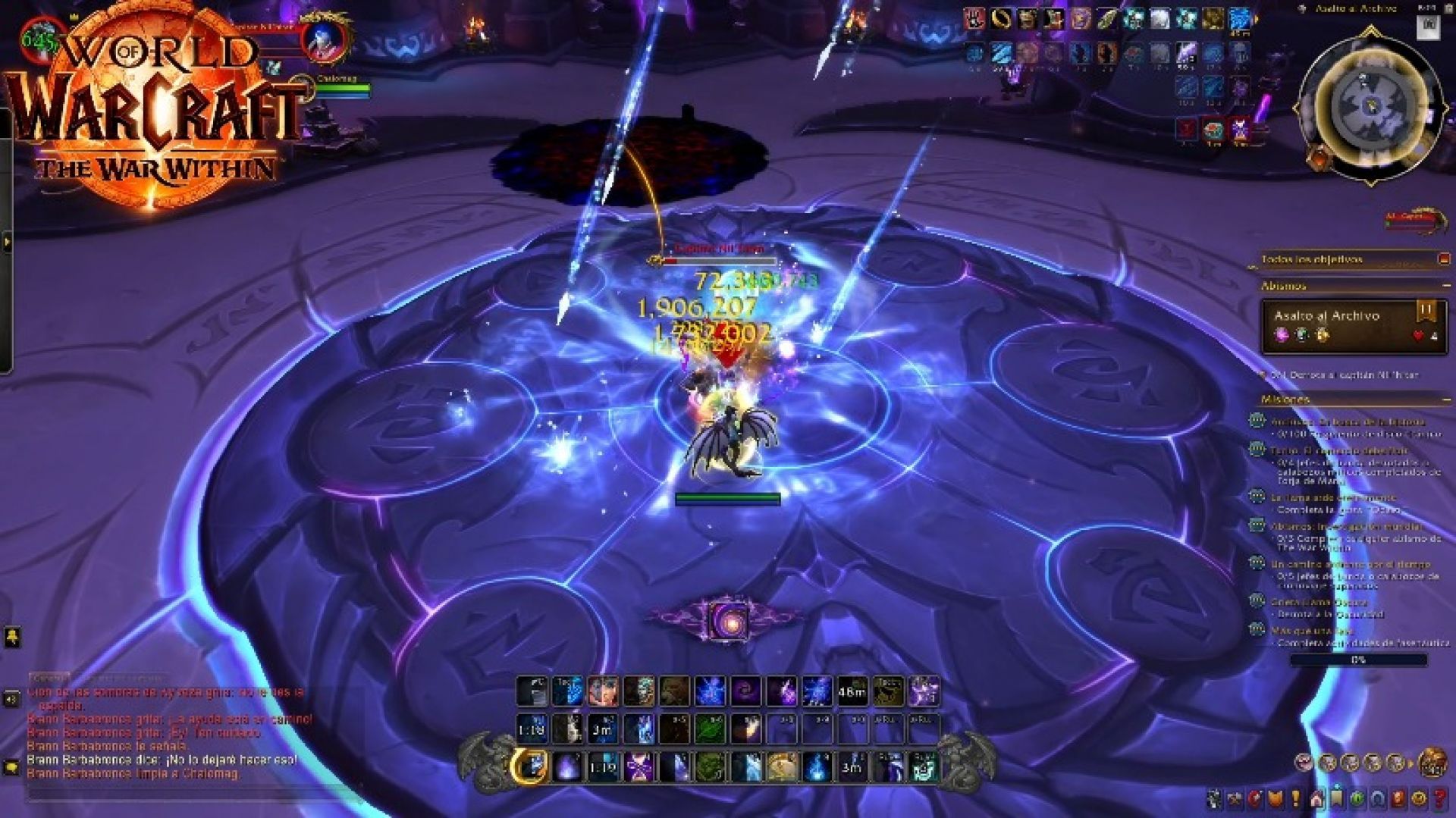This screenshot has width=1456, height=818.
Task: Open the horseshoe collections button
Action: (1377, 798)
